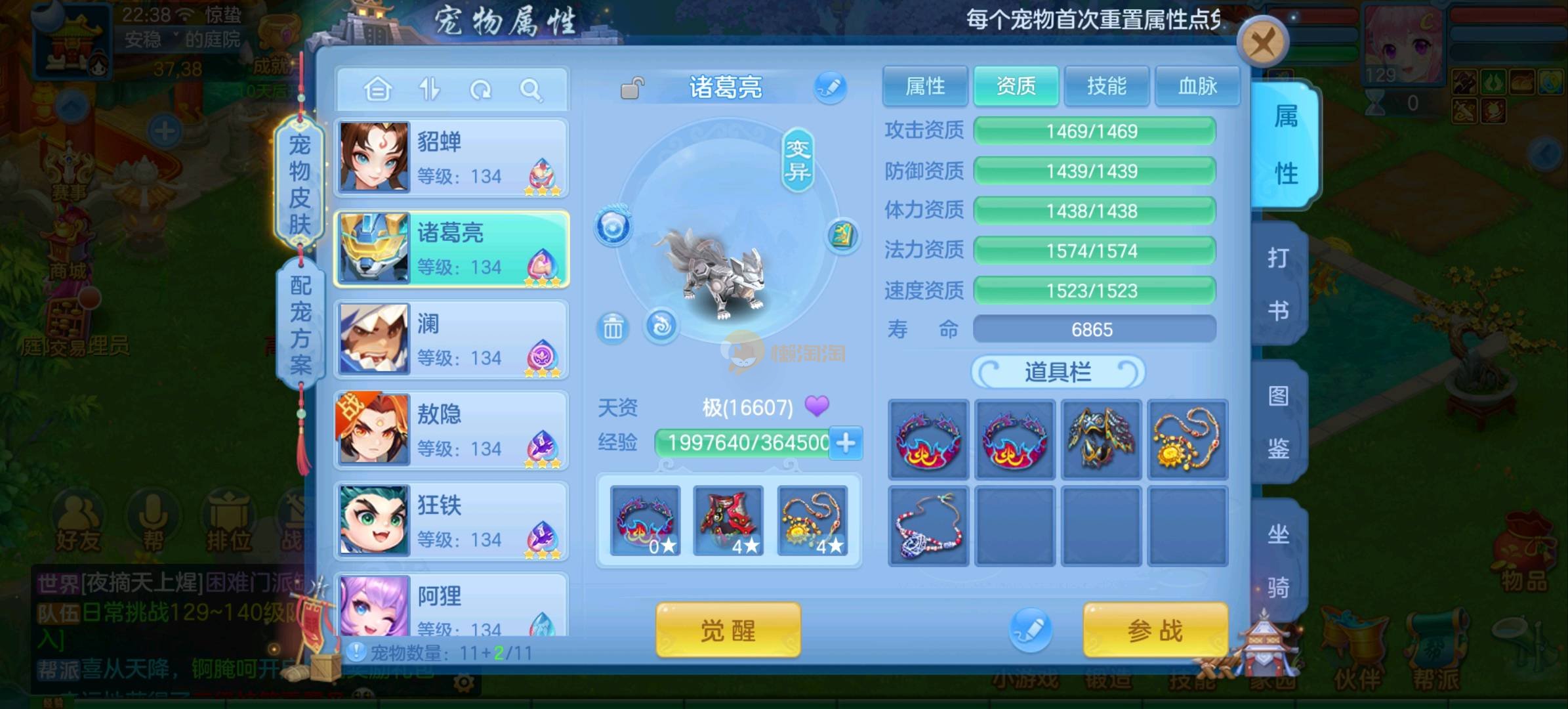The height and width of the screenshot is (709, 1568).
Task: Switch to the 属性 tab
Action: [925, 86]
